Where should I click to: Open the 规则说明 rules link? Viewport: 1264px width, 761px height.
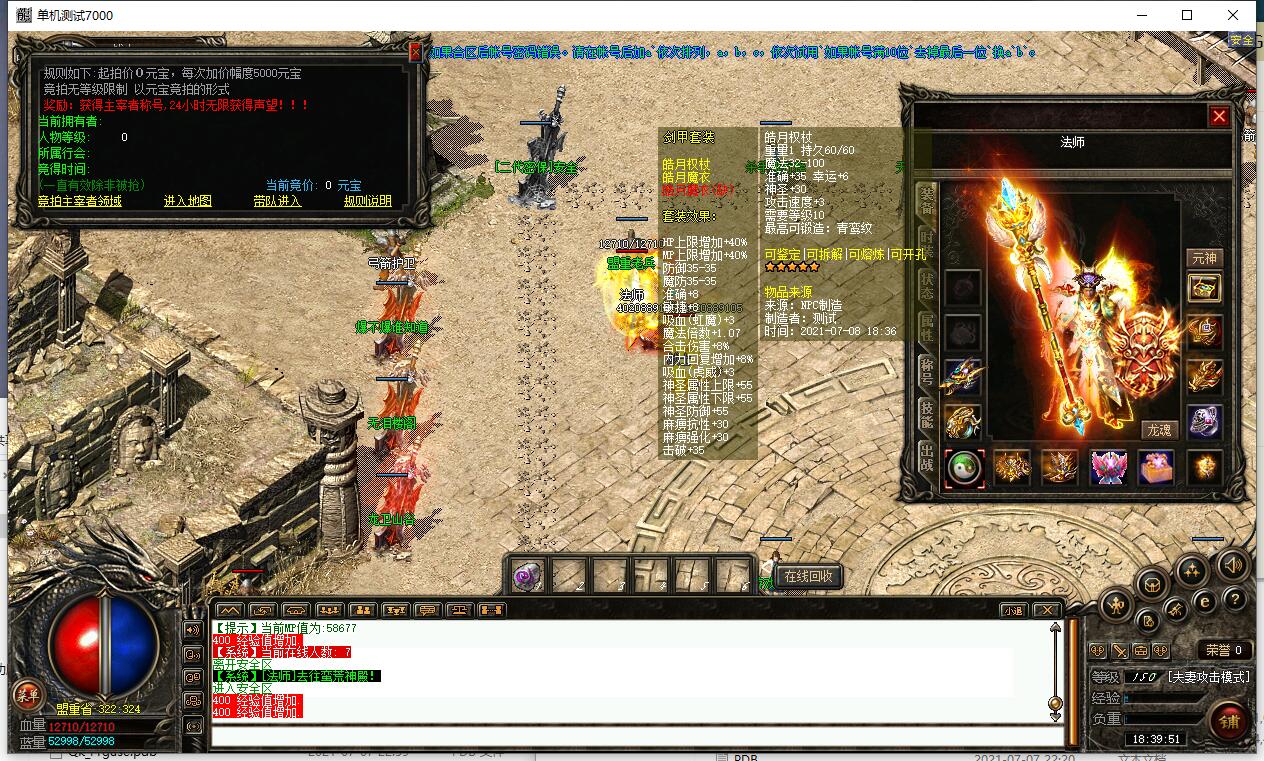[368, 201]
